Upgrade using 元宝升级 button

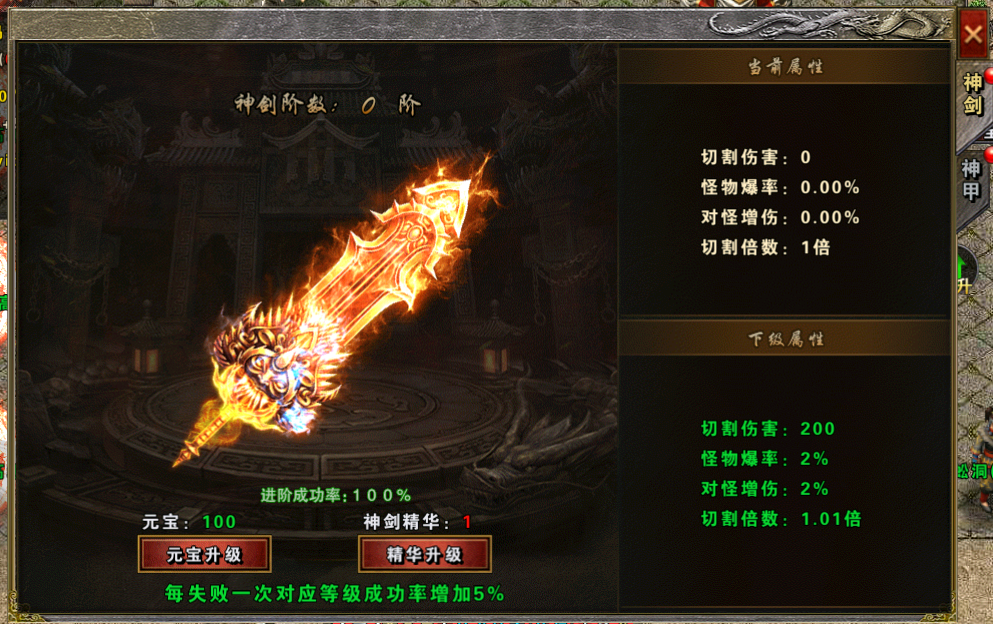pyautogui.click(x=204, y=554)
